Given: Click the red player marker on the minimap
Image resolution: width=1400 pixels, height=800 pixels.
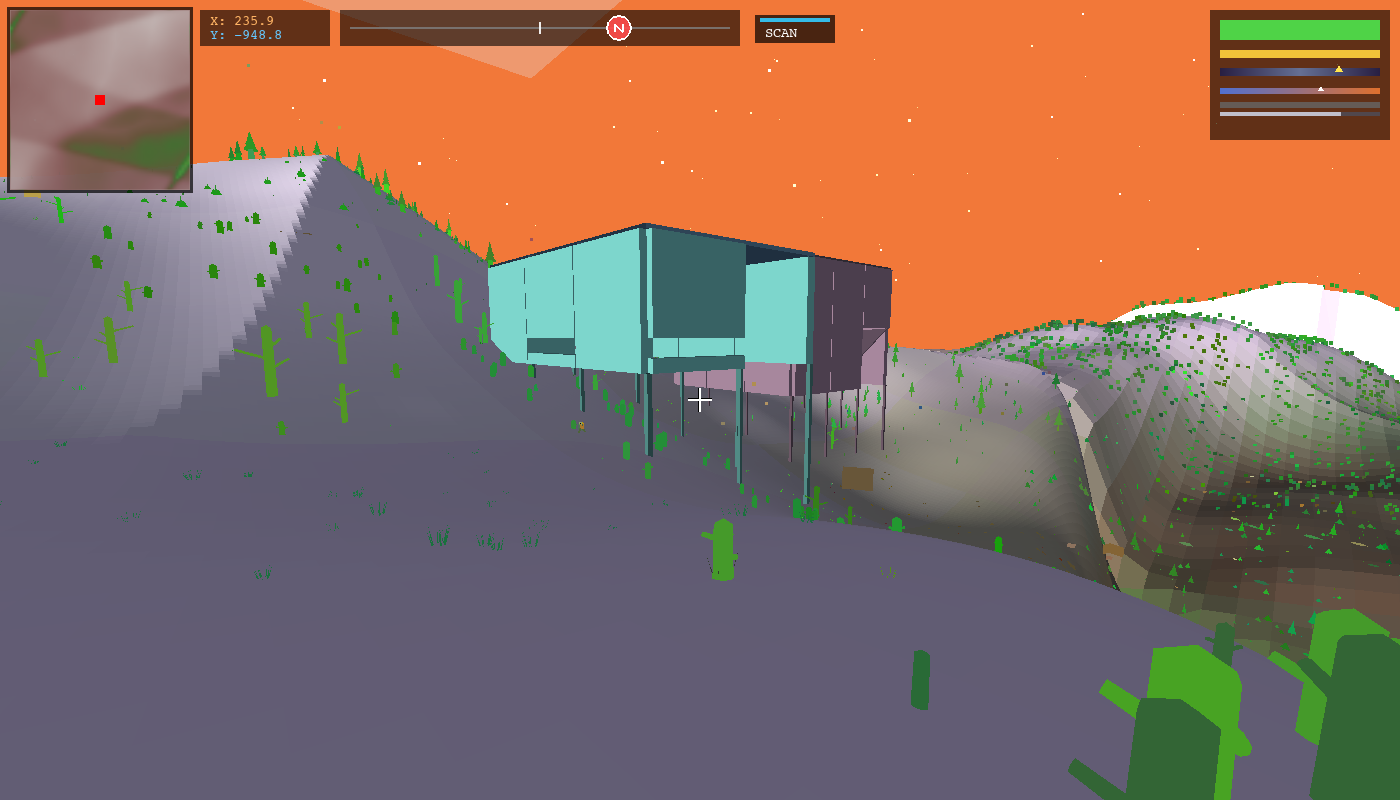Looking at the screenshot, I should tap(99, 99).
